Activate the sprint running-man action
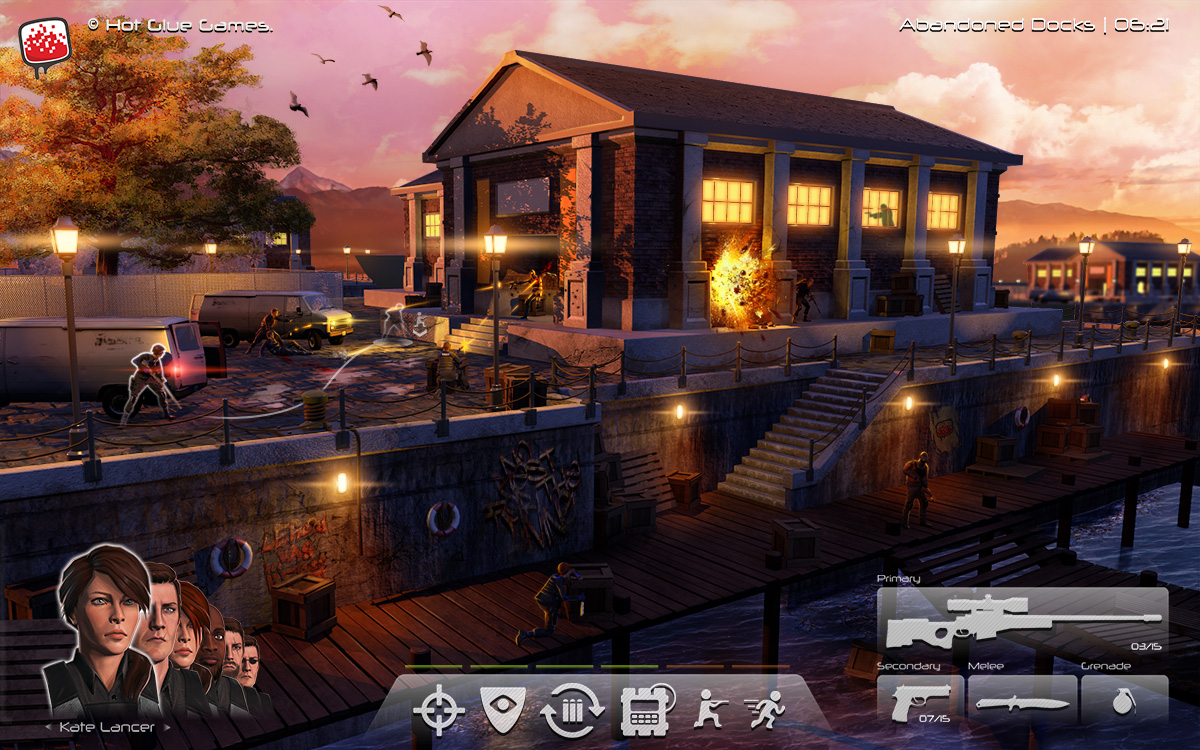This screenshot has width=1200, height=750. 766,710
